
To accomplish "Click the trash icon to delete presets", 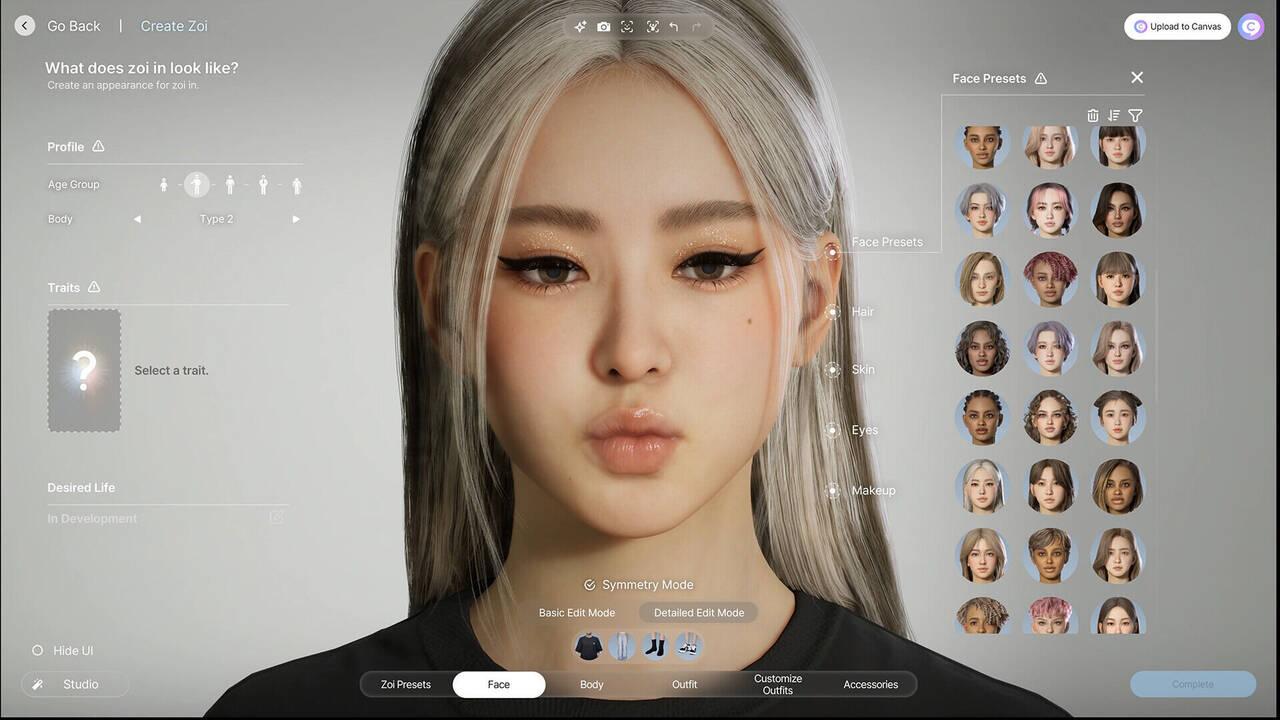I will click(1093, 115).
